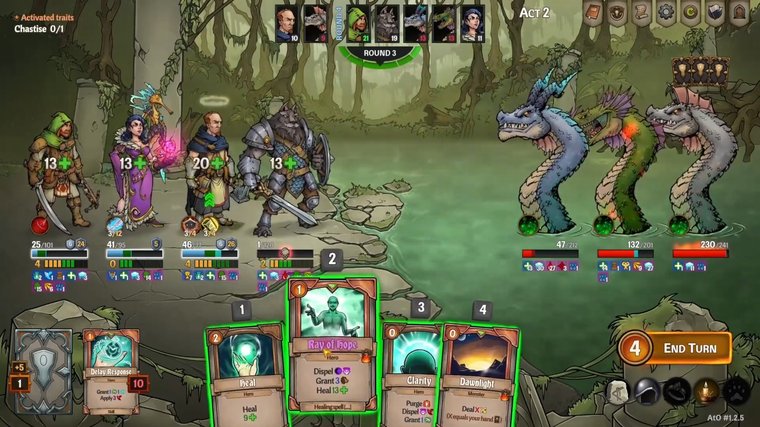Open the blue book icon
Image resolution: width=760 pixels, height=427 pixels.
point(717,13)
